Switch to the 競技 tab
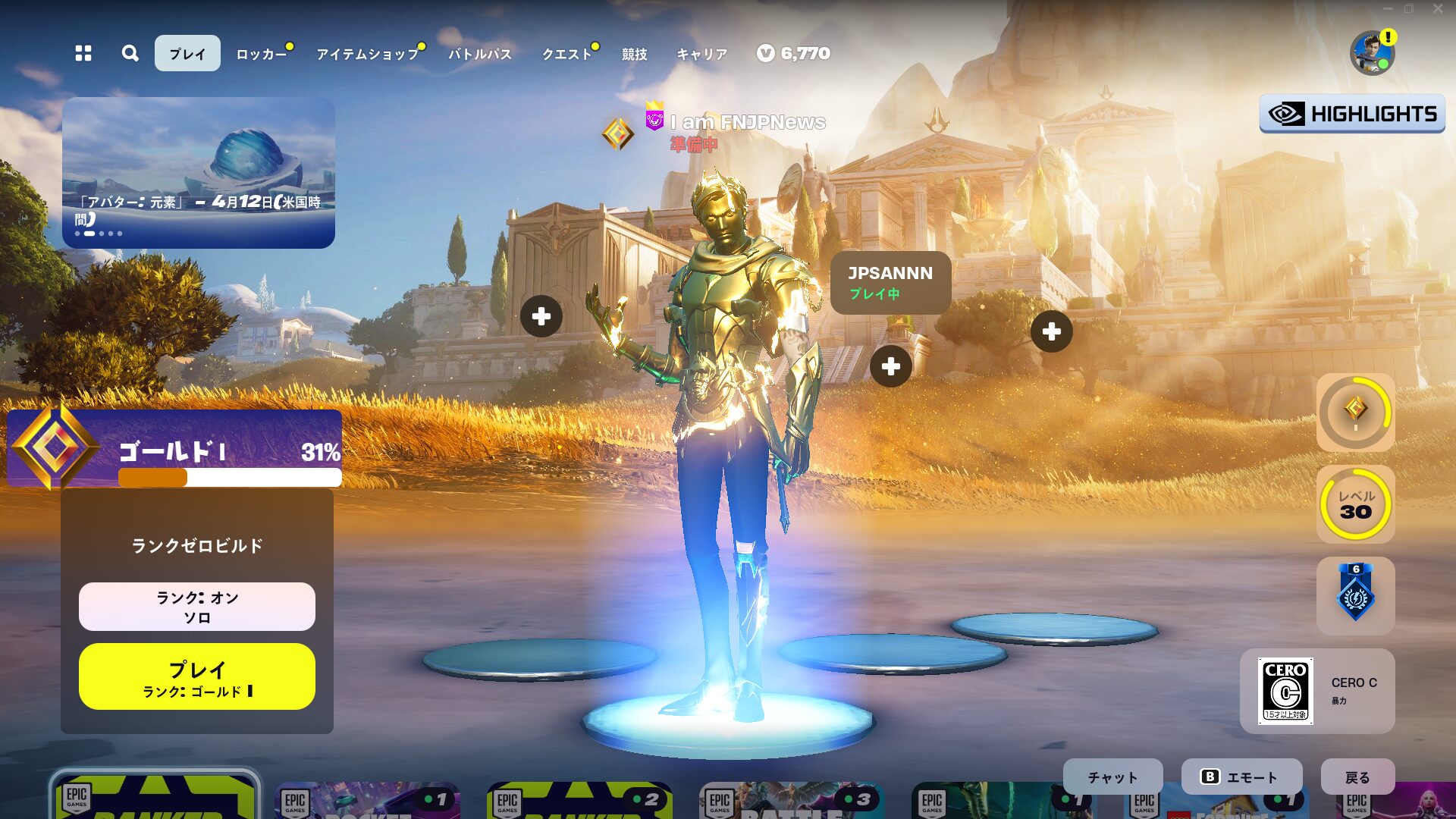The height and width of the screenshot is (819, 1456). click(x=635, y=54)
